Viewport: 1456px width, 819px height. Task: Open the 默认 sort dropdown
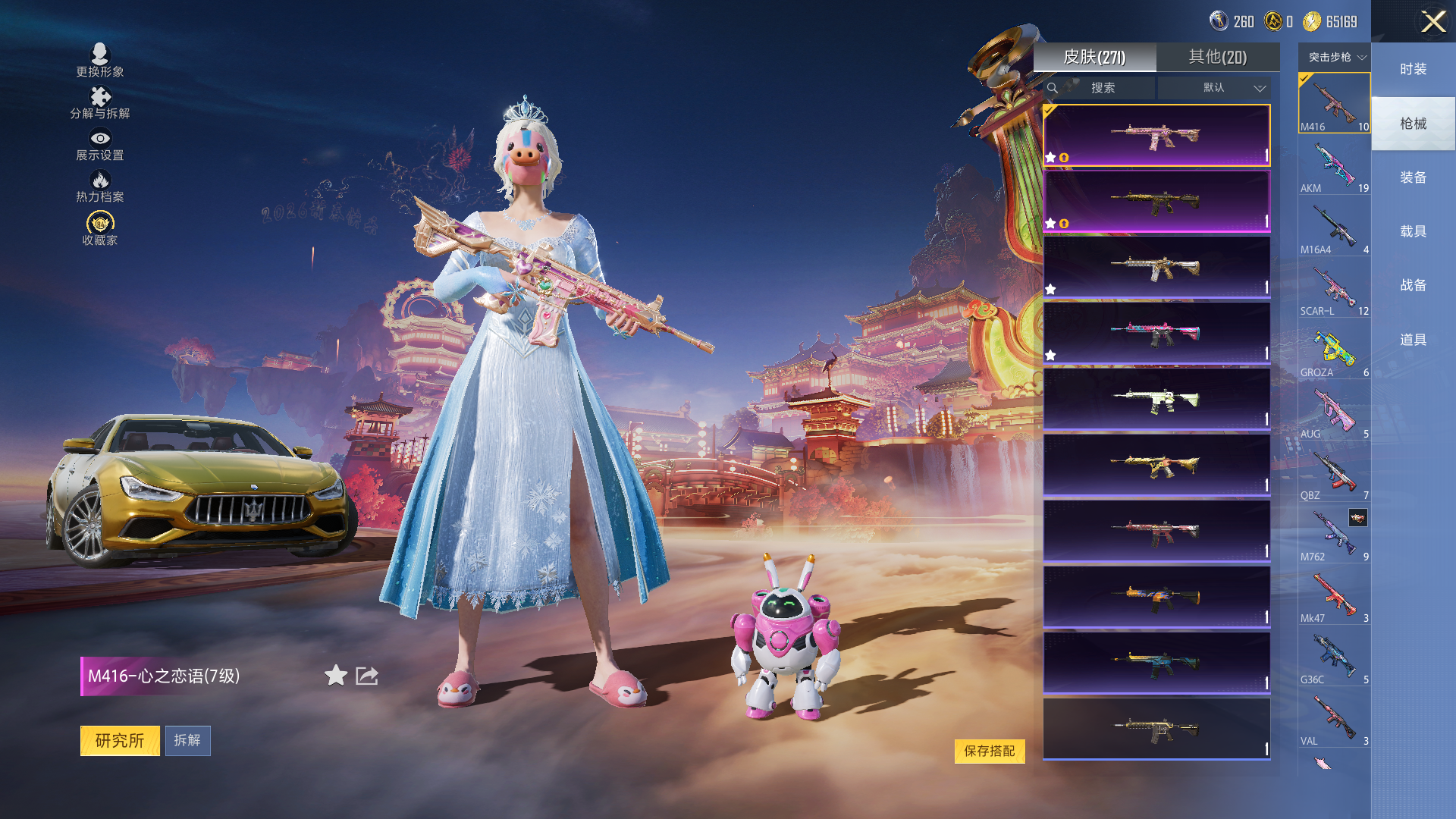tap(1214, 88)
